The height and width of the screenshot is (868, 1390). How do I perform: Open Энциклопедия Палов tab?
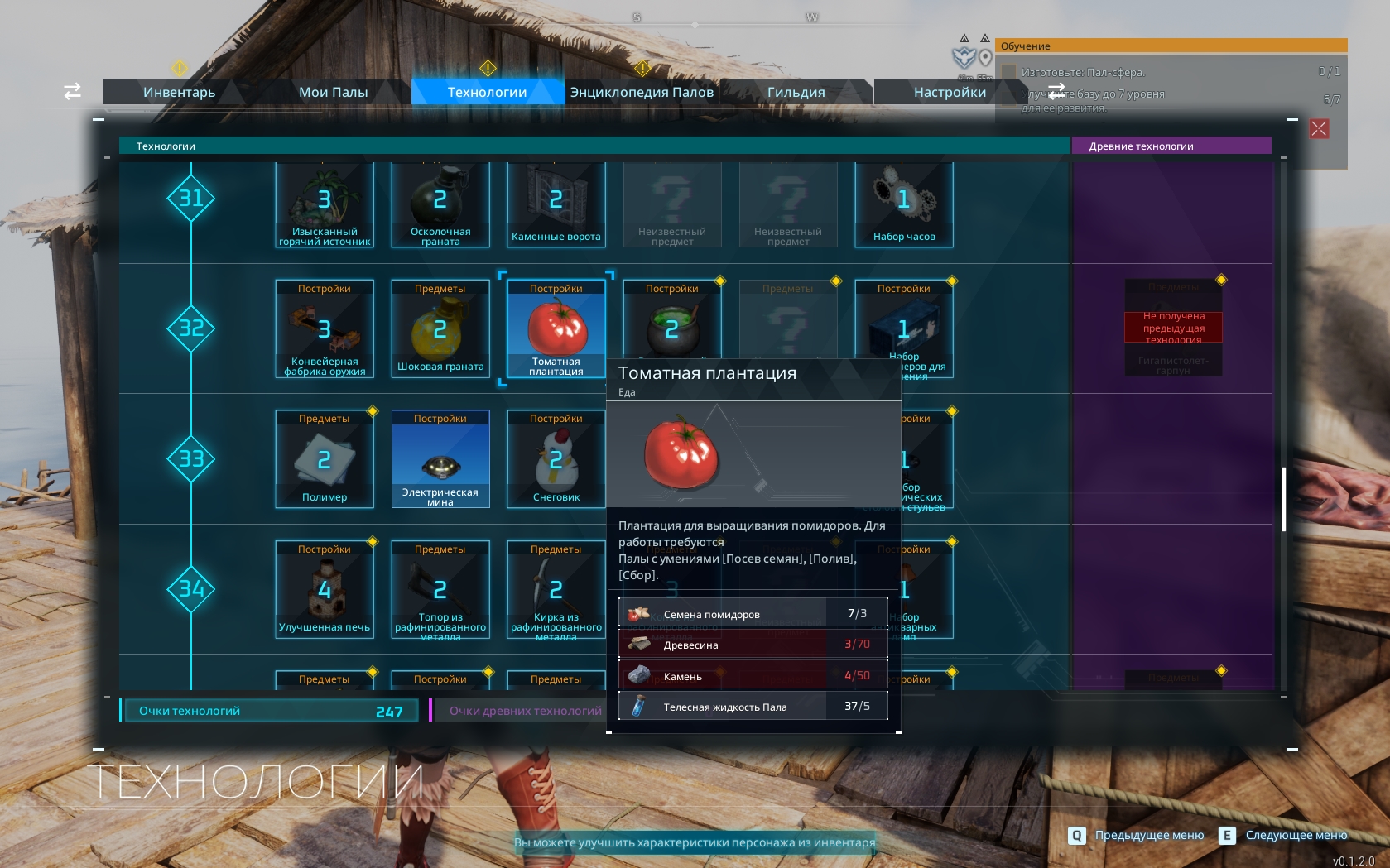click(642, 92)
